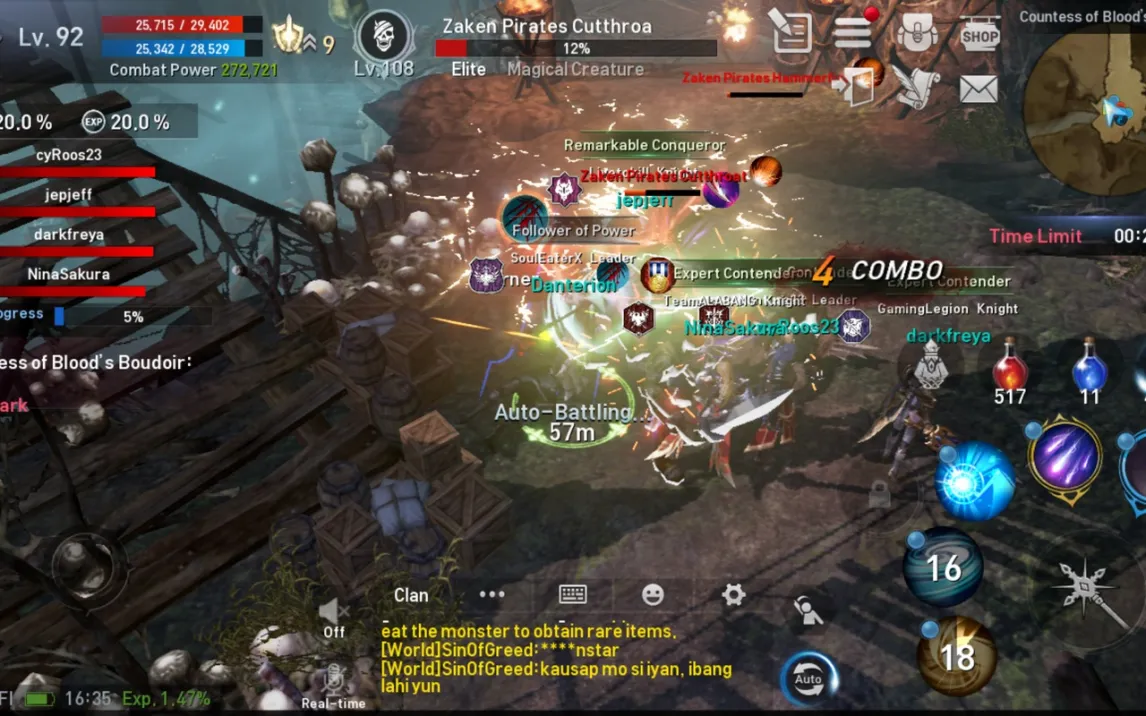The width and height of the screenshot is (1146, 716).
Task: Open the mail envelope
Action: point(979,89)
